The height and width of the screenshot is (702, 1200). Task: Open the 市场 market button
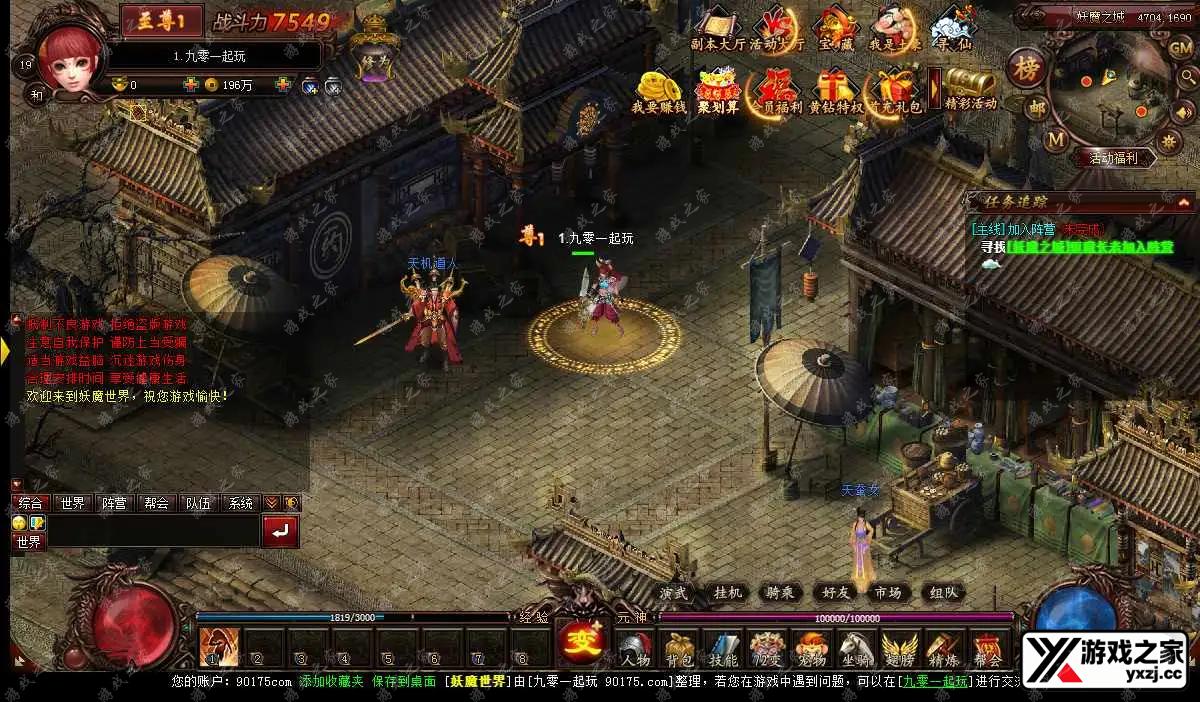[887, 593]
